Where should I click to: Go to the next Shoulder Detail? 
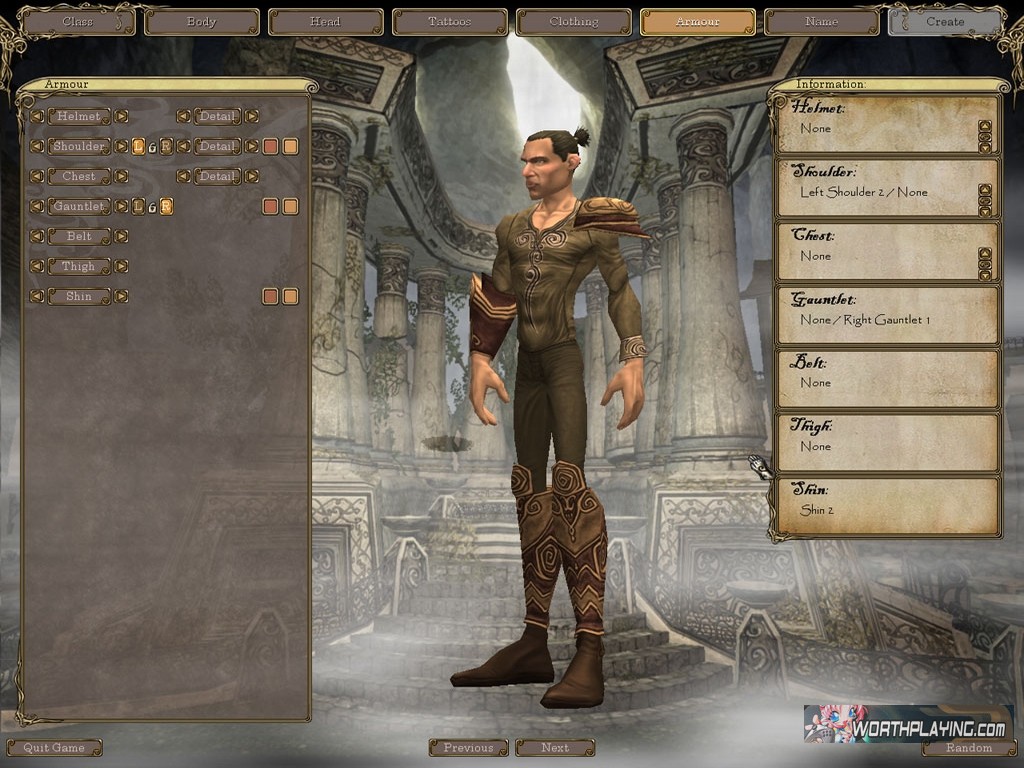[251, 146]
